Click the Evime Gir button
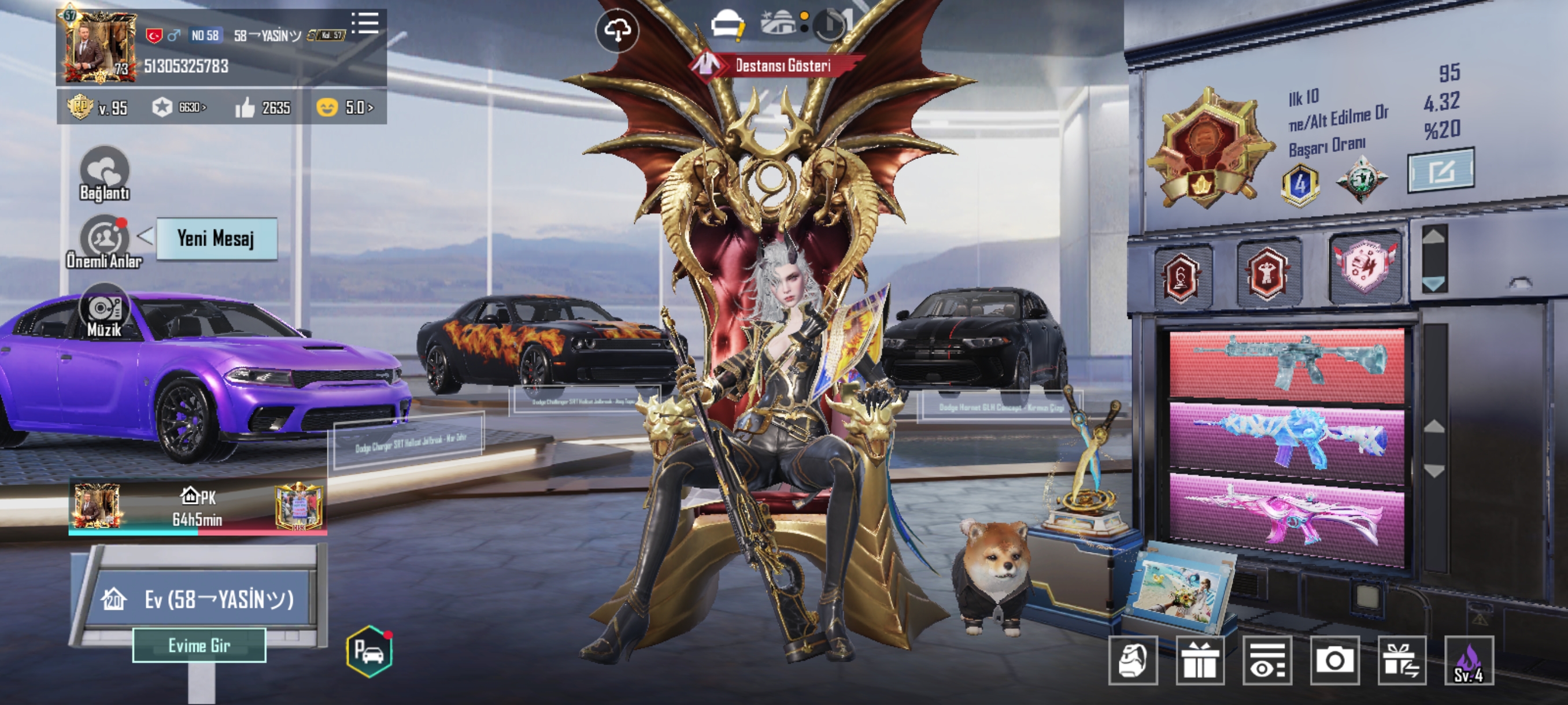The width and height of the screenshot is (1568, 705). (199, 645)
